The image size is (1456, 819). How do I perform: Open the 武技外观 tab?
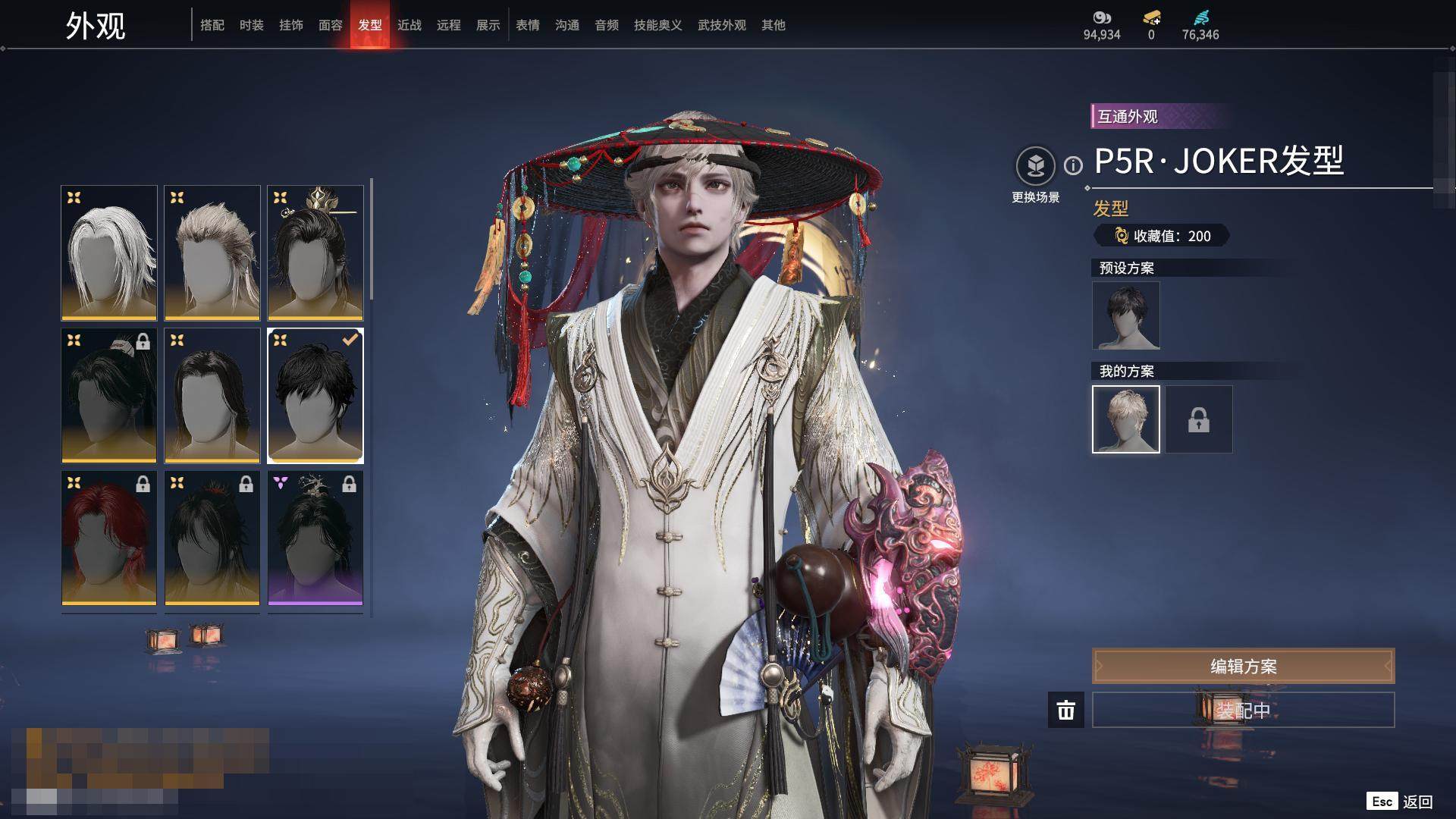(722, 25)
